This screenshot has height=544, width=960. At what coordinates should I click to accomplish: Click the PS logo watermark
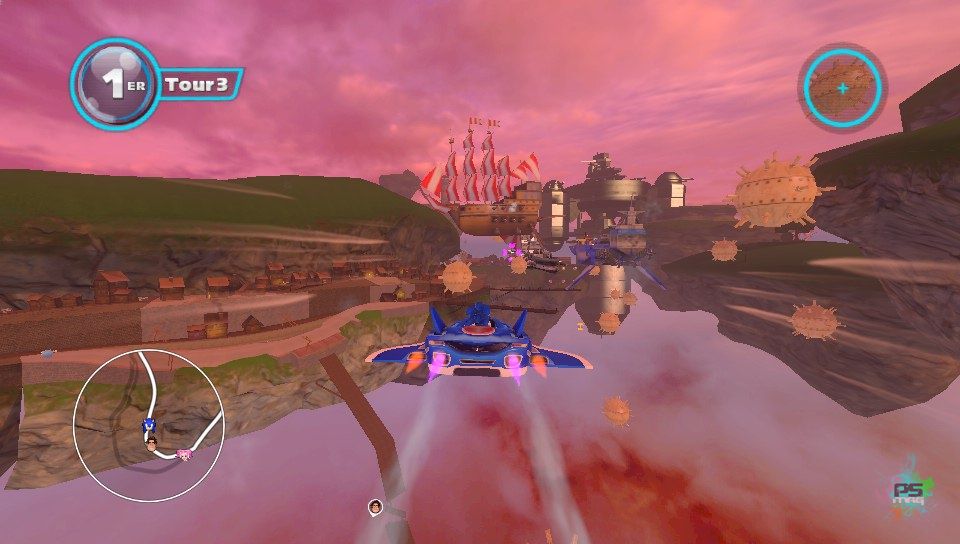point(911,489)
